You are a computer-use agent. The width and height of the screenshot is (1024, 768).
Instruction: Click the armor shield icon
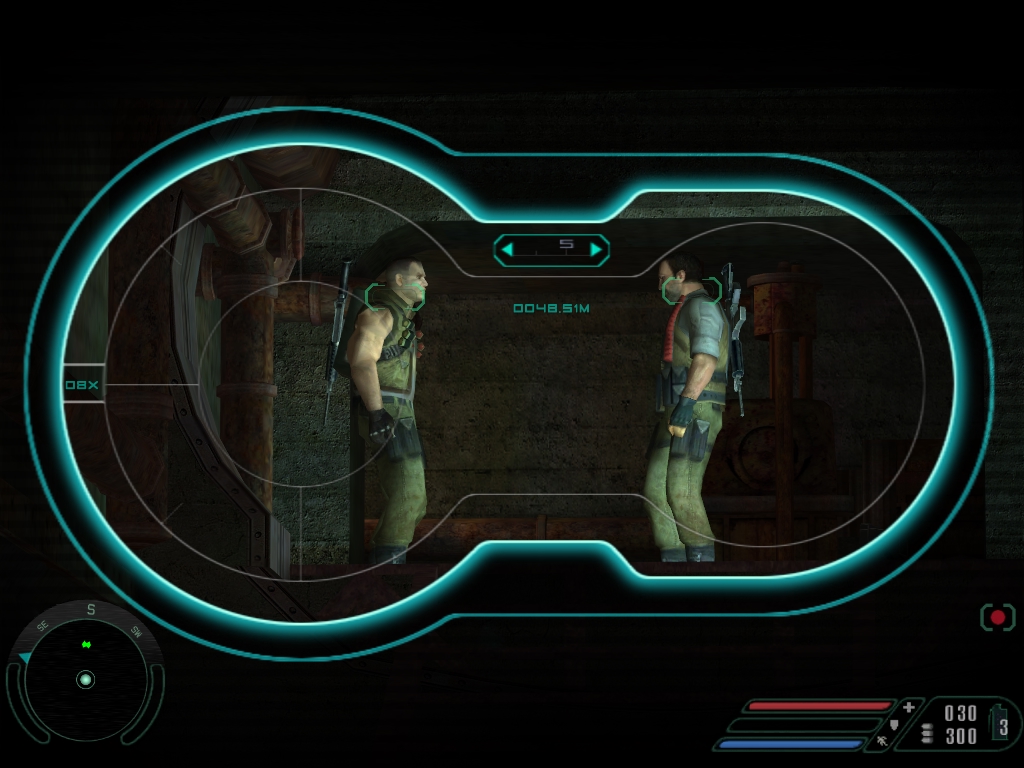click(x=894, y=724)
